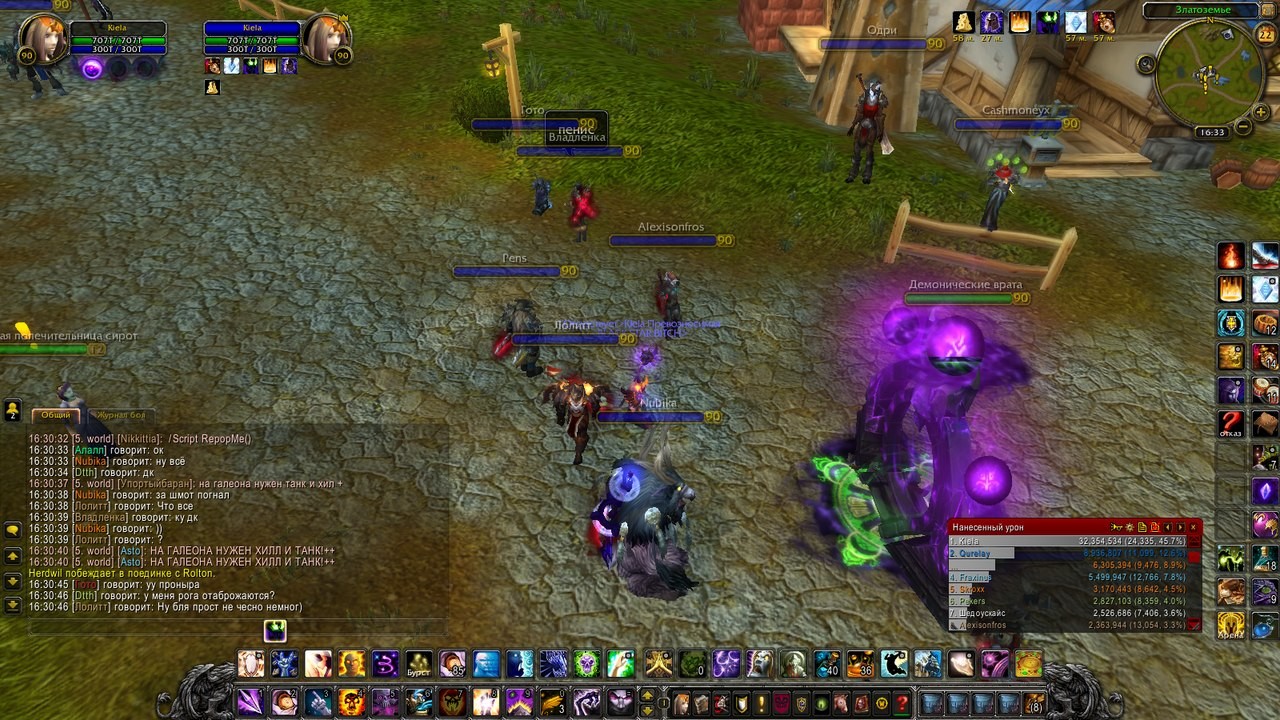The width and height of the screenshot is (1280, 720).
Task: Activate the Бурст macro action button
Action: (x=419, y=664)
